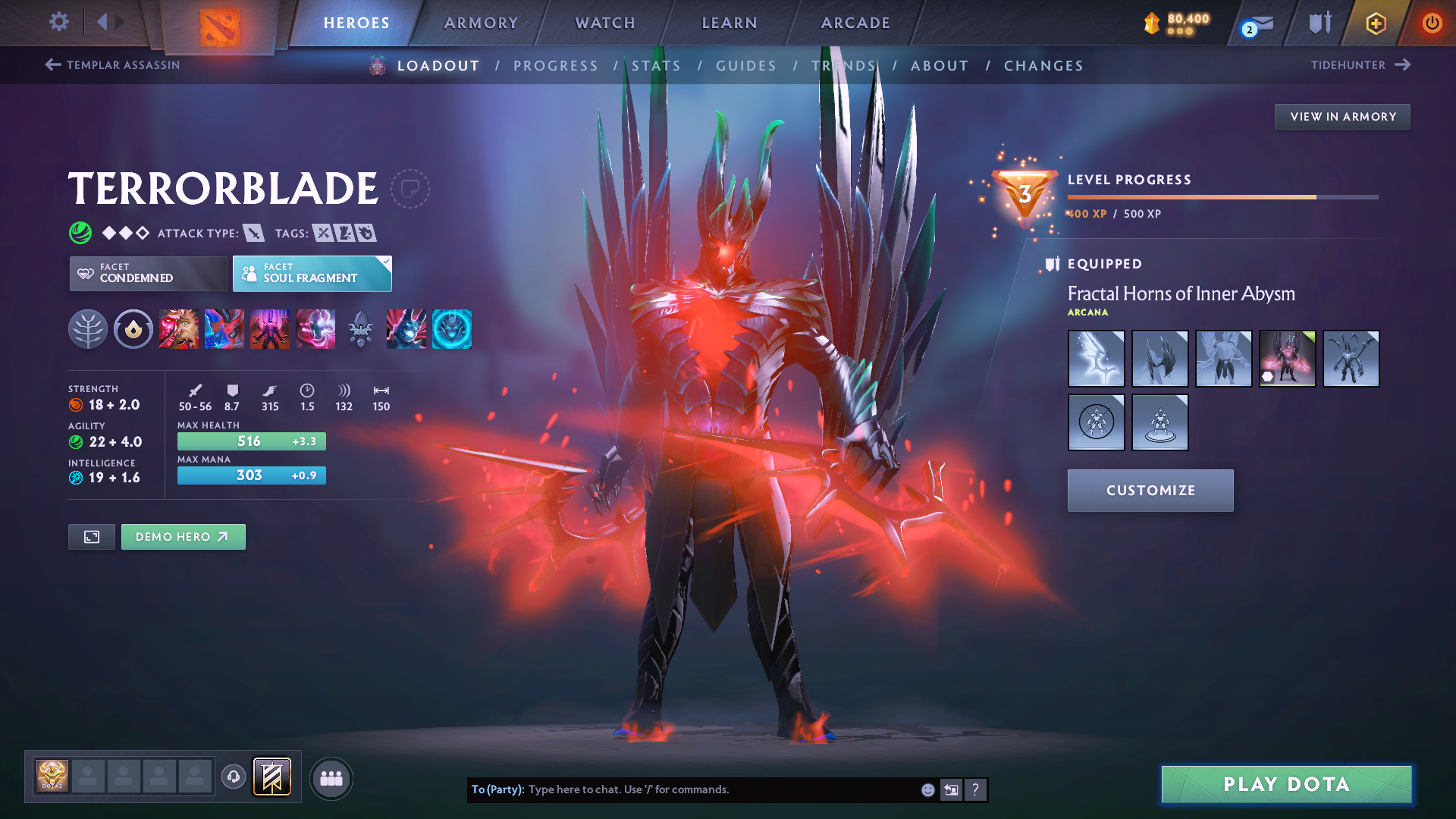1456x819 pixels.
Task: Show the hero Progress section
Action: [556, 66]
